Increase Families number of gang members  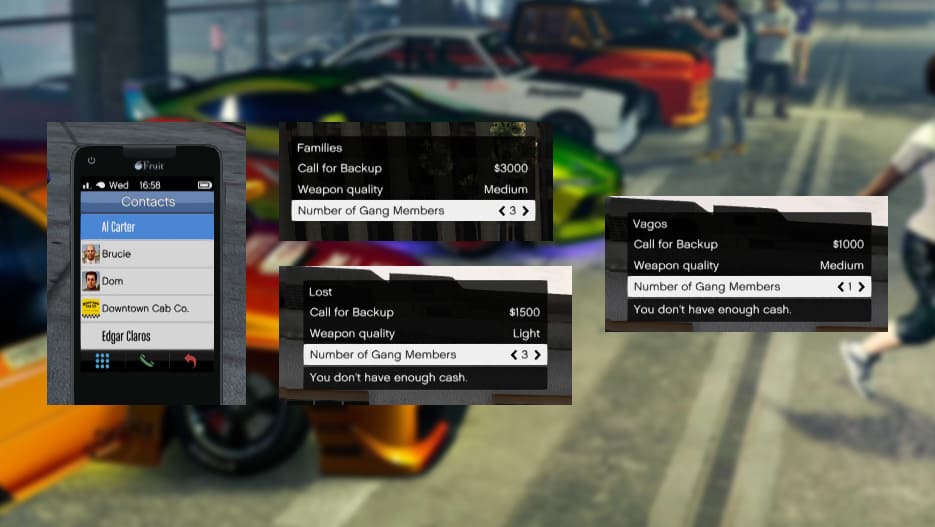(x=525, y=211)
